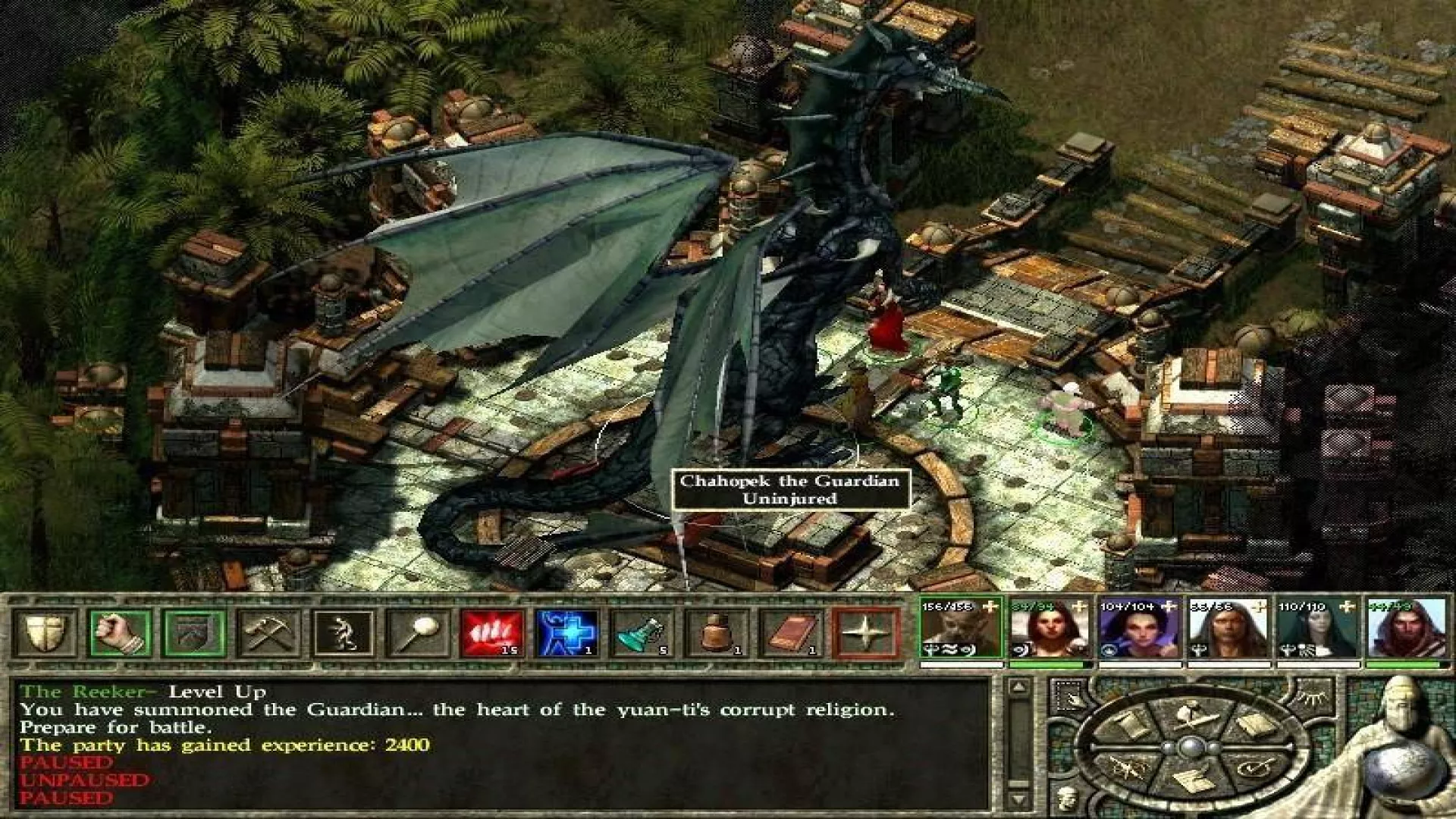The height and width of the screenshot is (819, 1456).
Task: Open the red spellbook quick slot
Action: 790,632
